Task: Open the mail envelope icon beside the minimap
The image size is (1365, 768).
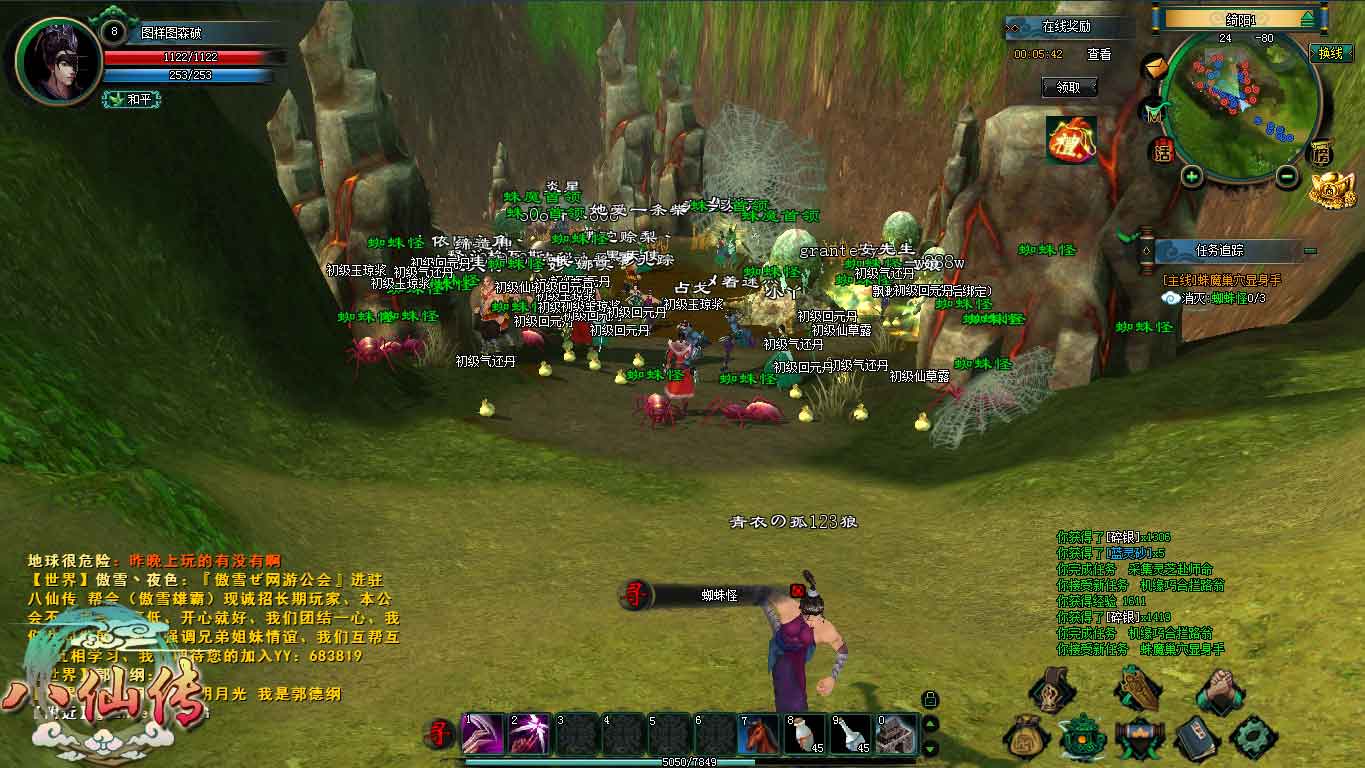Action: coord(1155,67)
